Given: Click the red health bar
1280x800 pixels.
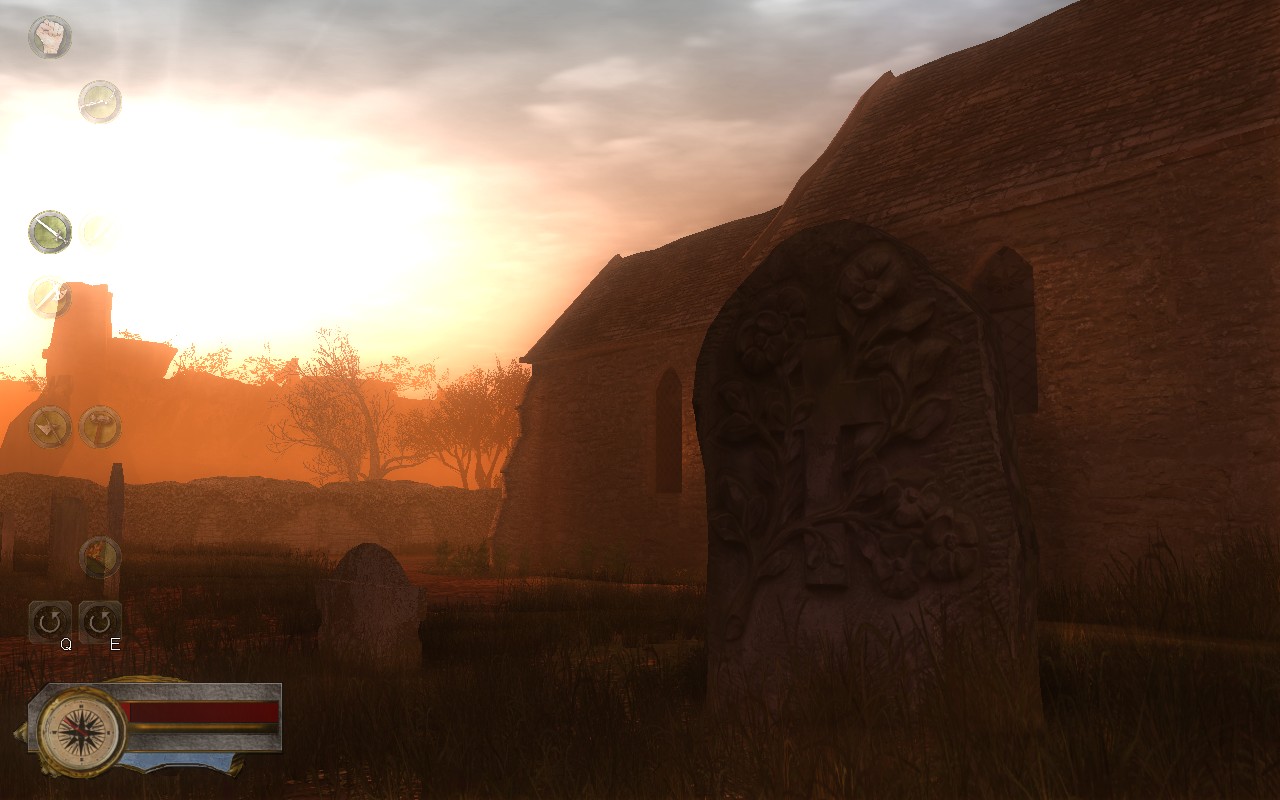Looking at the screenshot, I should 200,710.
